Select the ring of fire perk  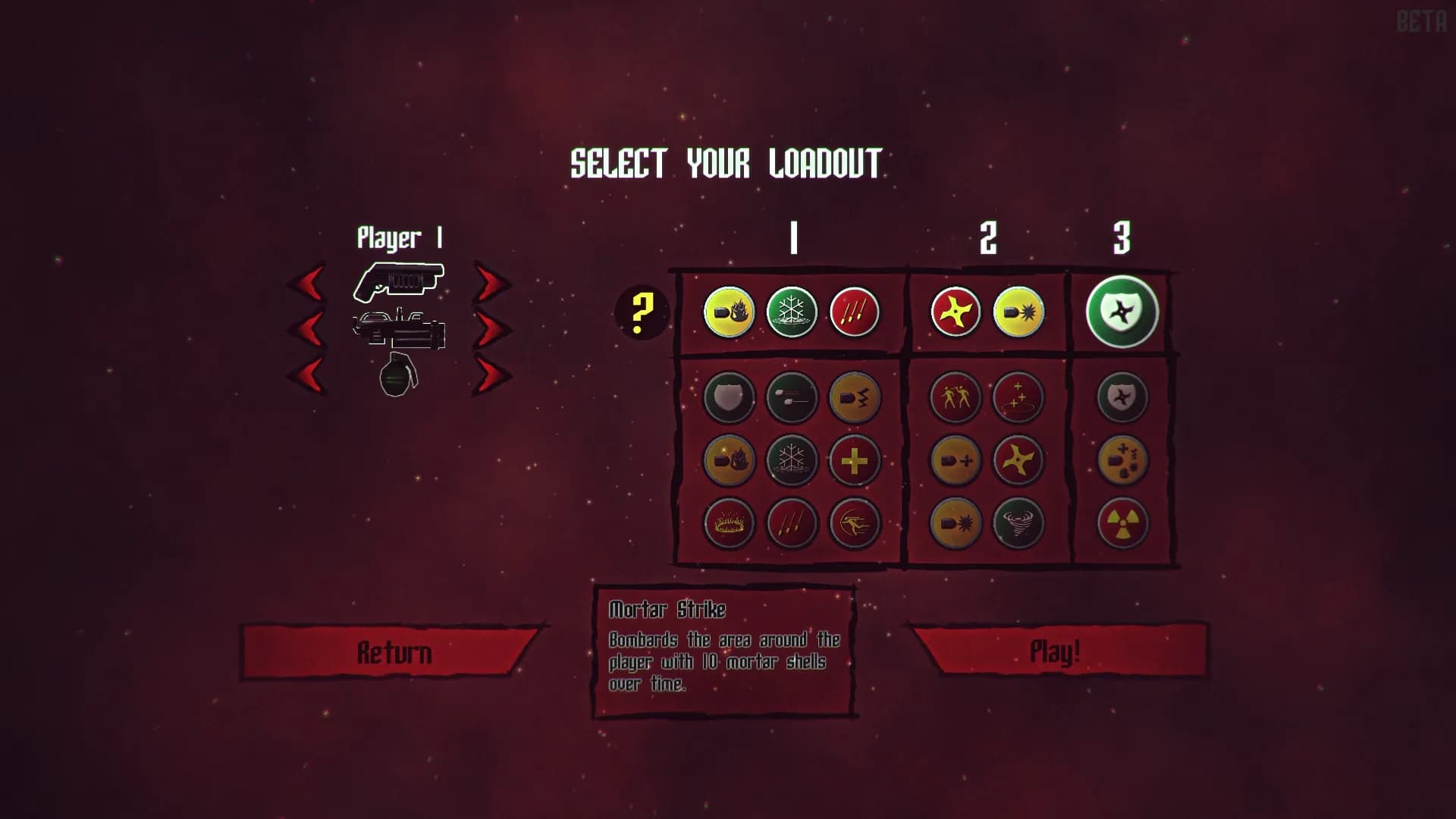point(729,523)
